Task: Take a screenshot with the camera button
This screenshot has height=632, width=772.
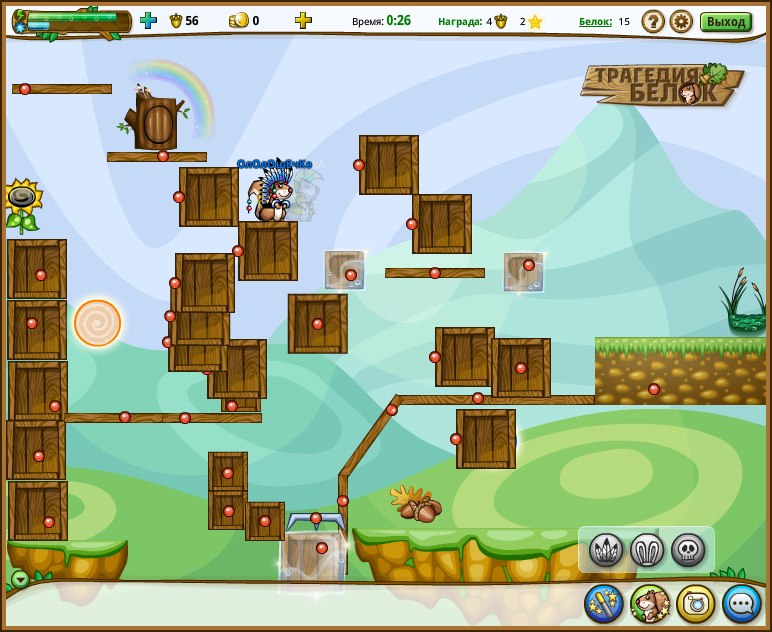Action: (696, 603)
